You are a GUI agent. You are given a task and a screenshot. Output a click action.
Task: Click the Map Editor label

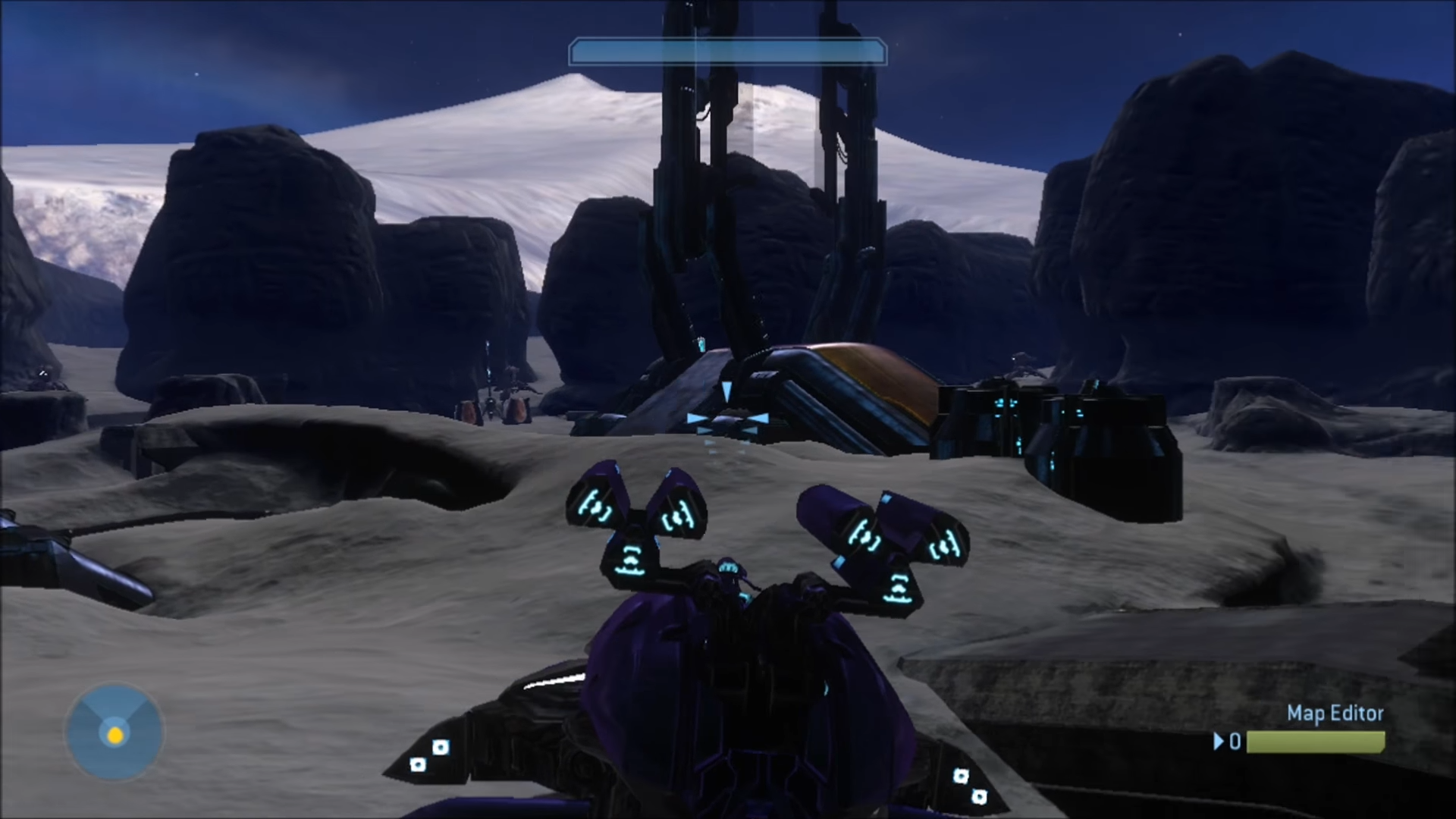tap(1335, 714)
